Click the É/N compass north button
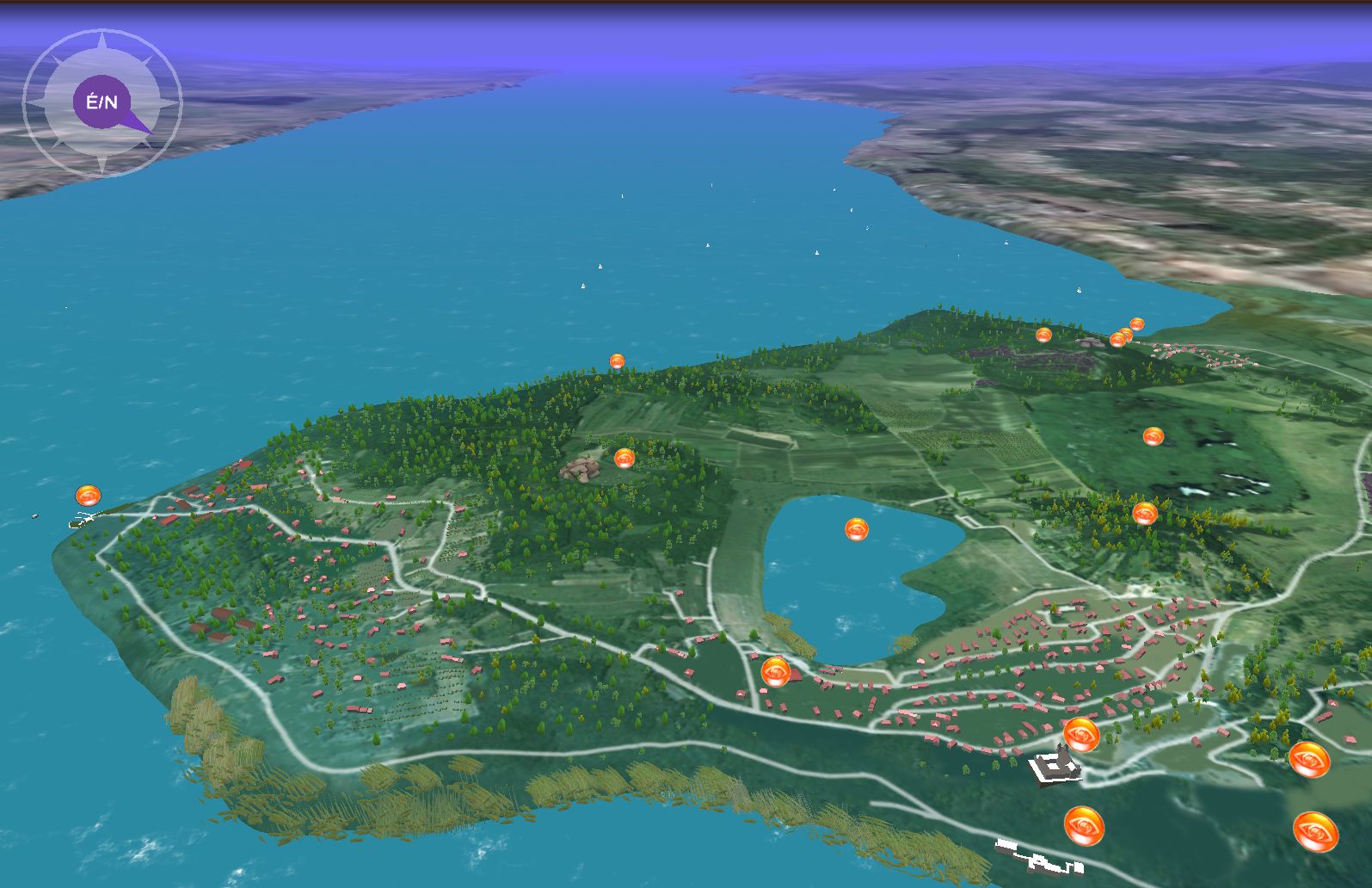This screenshot has height=888, width=1372. 102,102
